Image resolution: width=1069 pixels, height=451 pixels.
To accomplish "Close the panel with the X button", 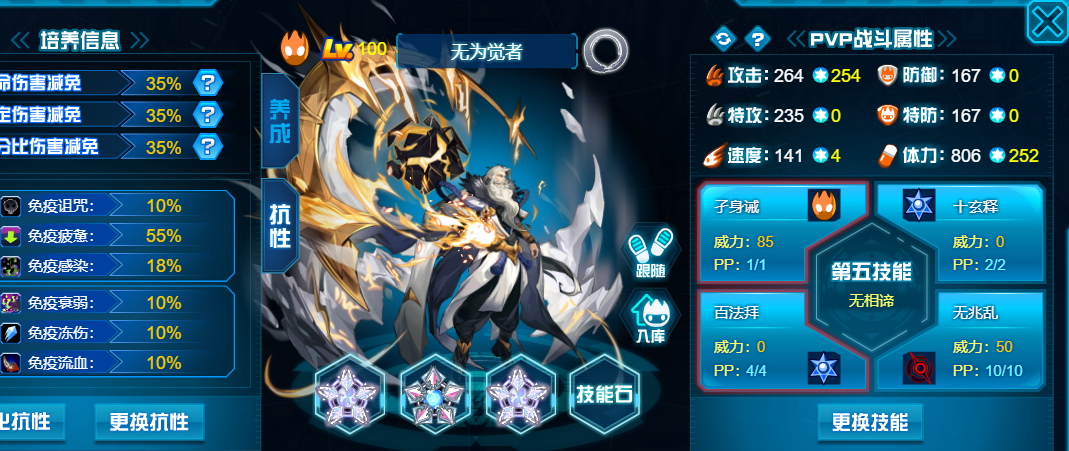I will [1047, 21].
